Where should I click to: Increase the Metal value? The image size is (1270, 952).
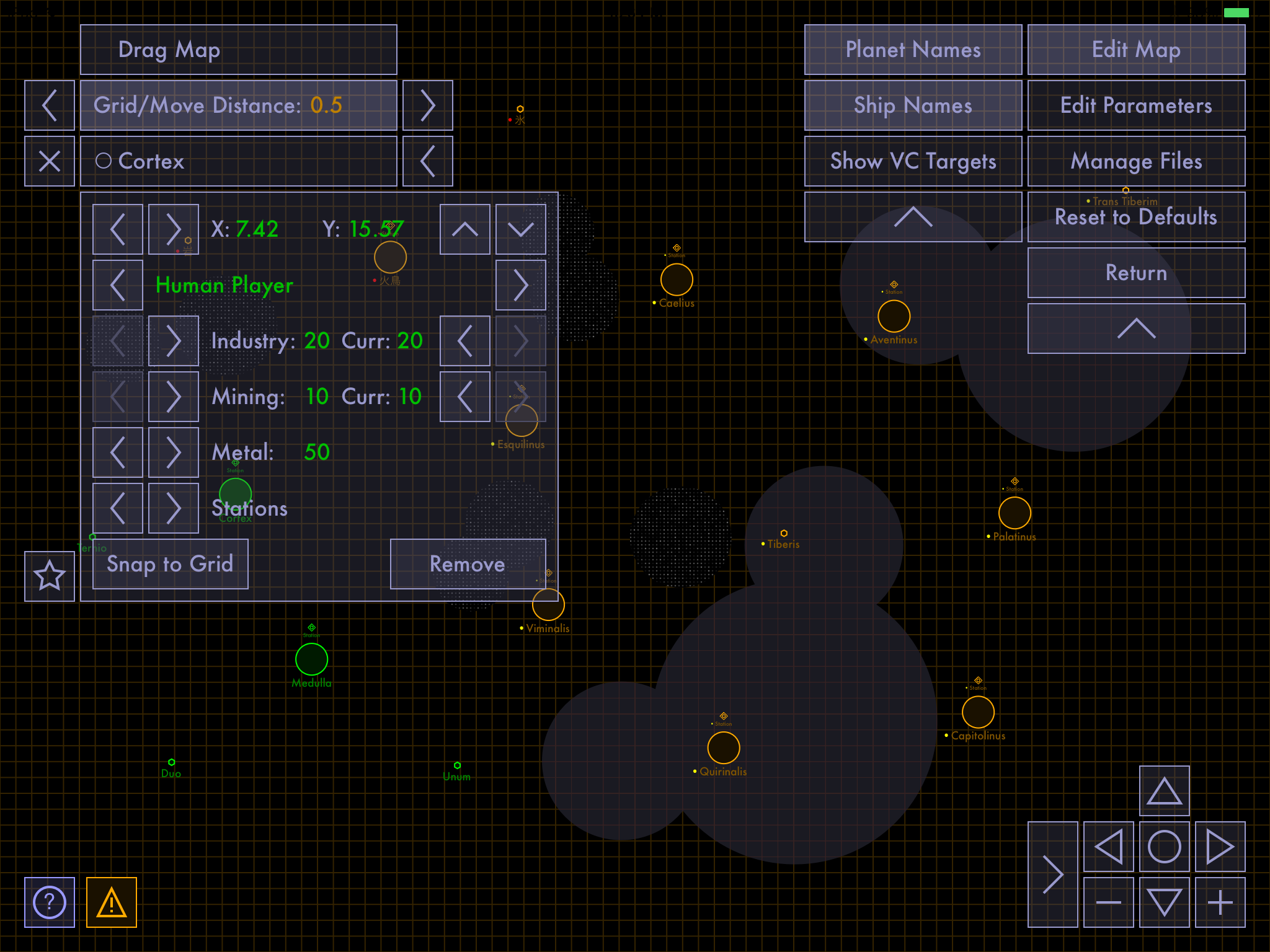pyautogui.click(x=174, y=452)
